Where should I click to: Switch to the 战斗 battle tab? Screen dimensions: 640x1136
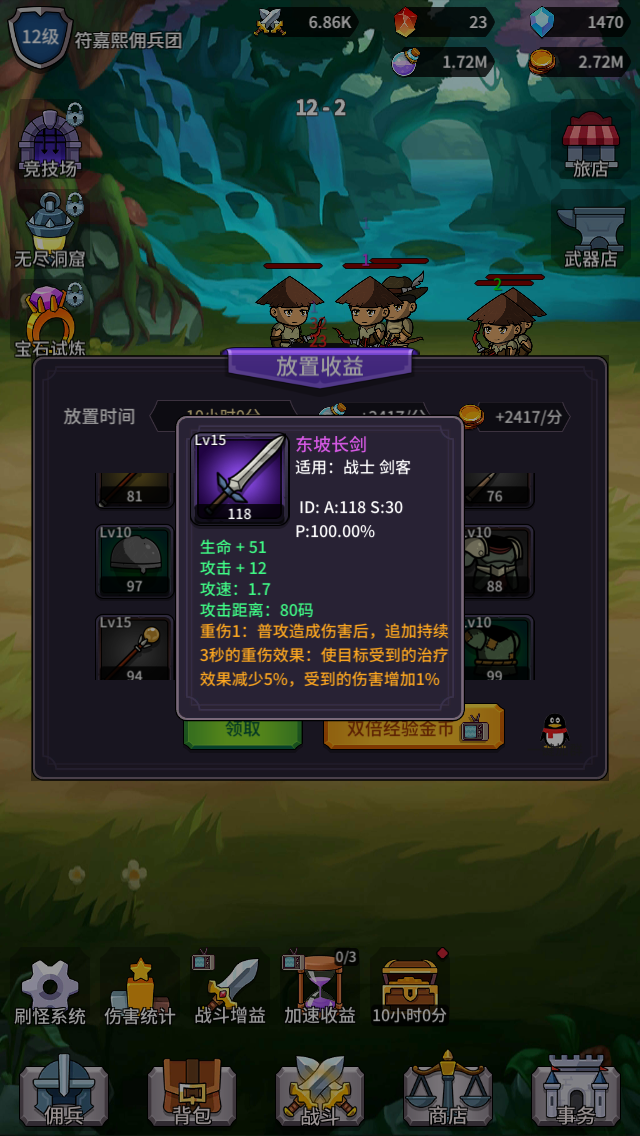(x=320, y=1090)
